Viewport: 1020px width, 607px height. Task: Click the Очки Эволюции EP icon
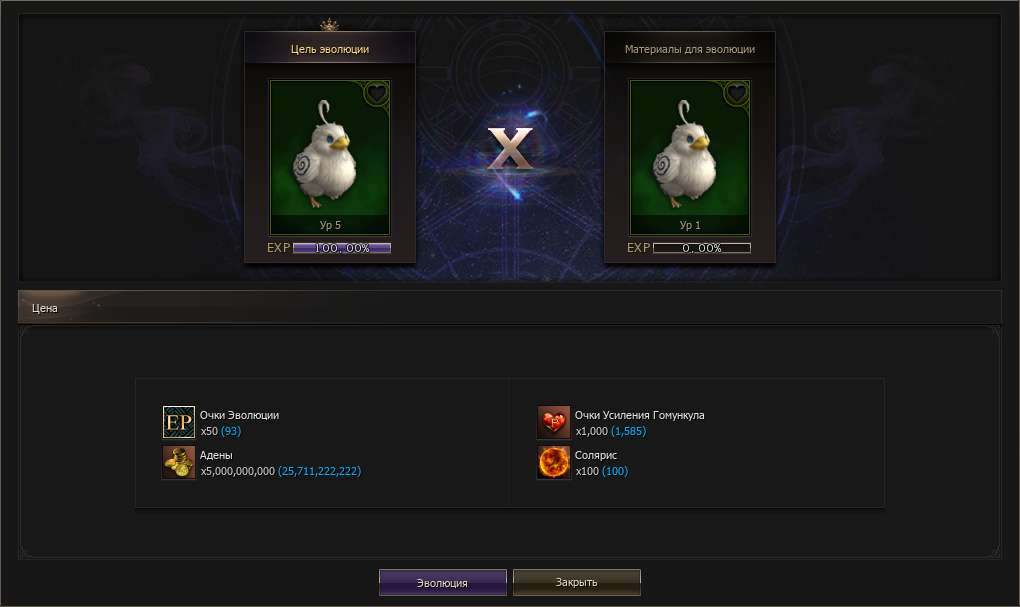point(178,422)
